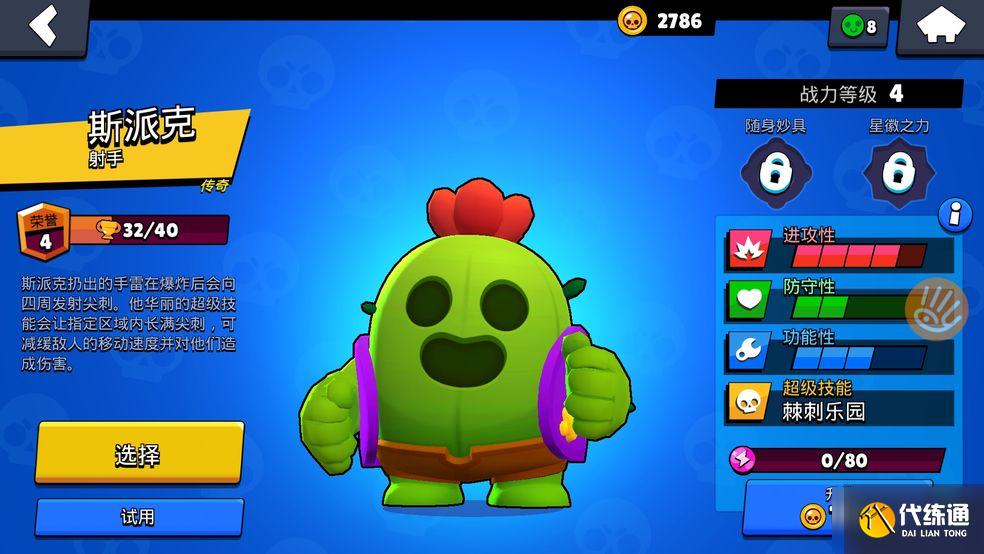
Task: Return to the home screen
Action: (940, 26)
